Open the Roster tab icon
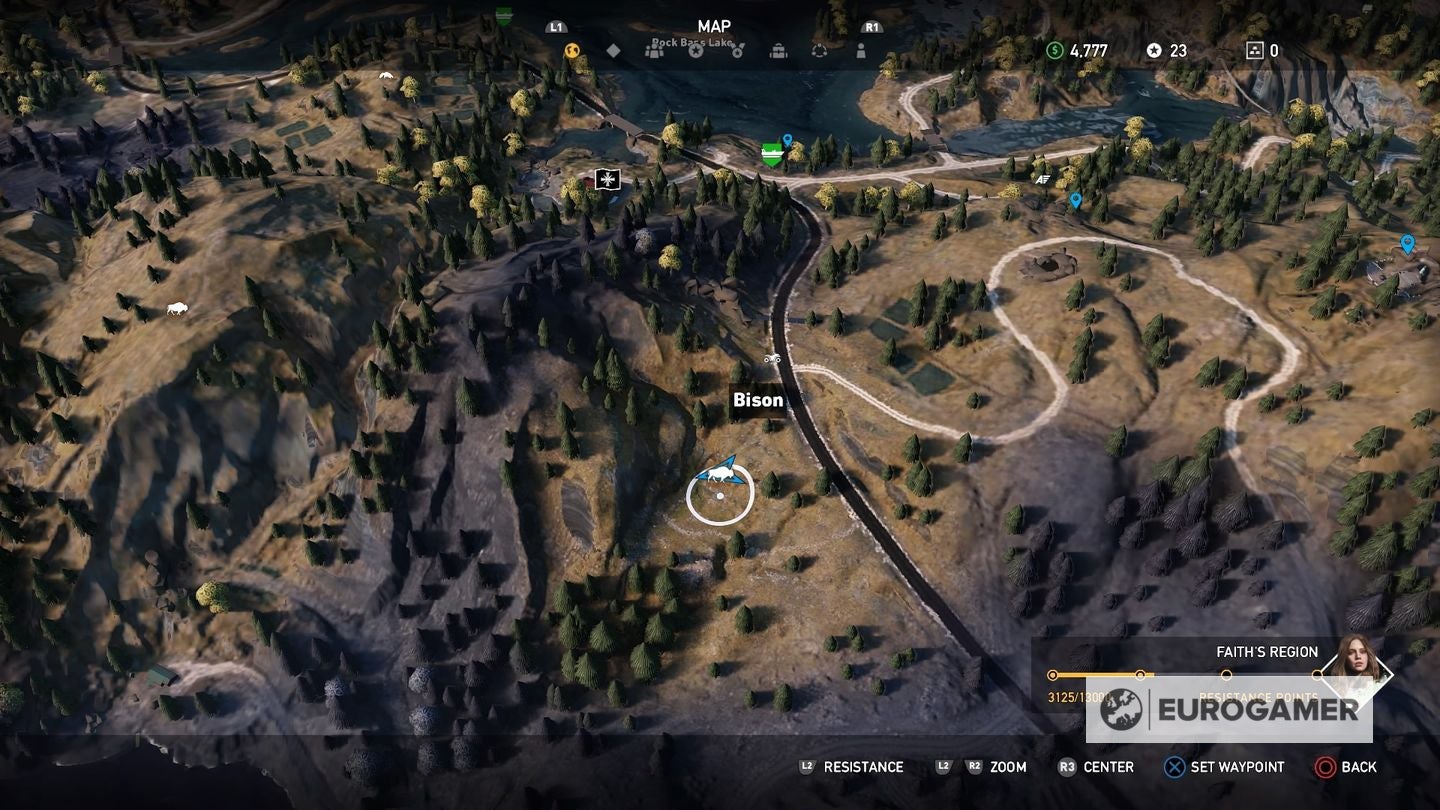The image size is (1440, 810). click(x=655, y=51)
